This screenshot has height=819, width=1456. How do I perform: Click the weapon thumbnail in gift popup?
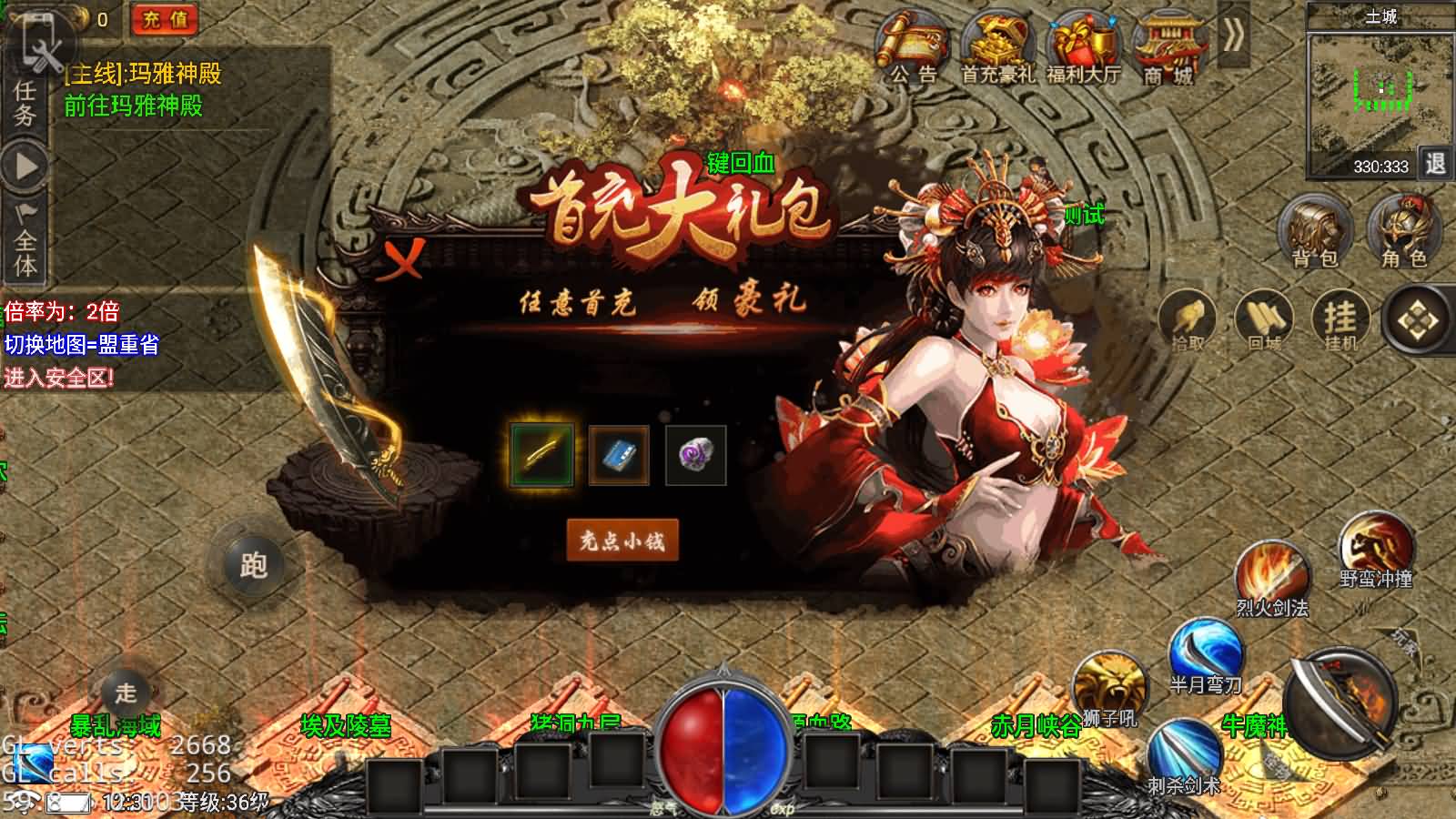541,453
